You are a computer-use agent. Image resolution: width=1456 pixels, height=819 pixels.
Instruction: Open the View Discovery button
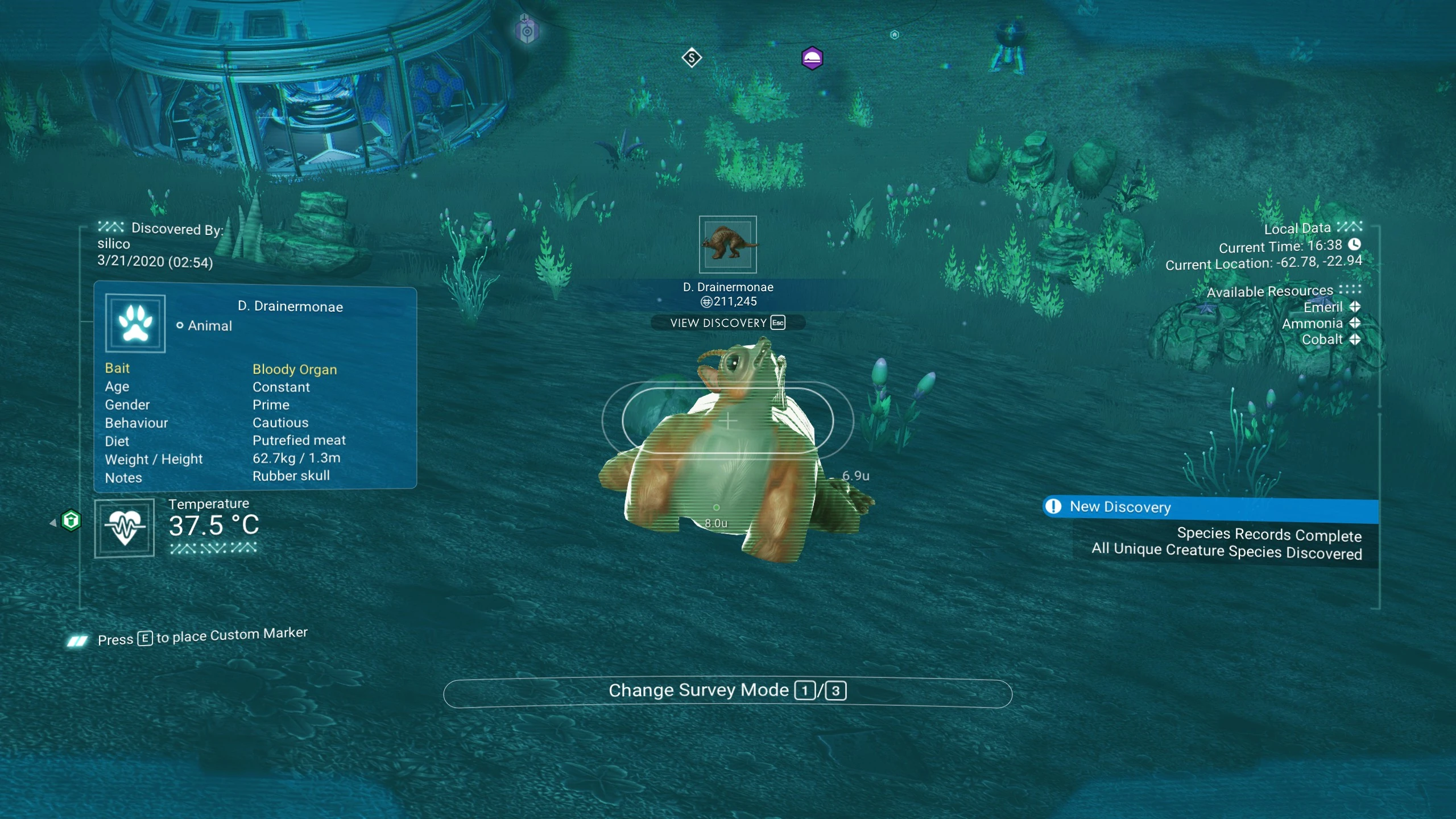pos(727,323)
